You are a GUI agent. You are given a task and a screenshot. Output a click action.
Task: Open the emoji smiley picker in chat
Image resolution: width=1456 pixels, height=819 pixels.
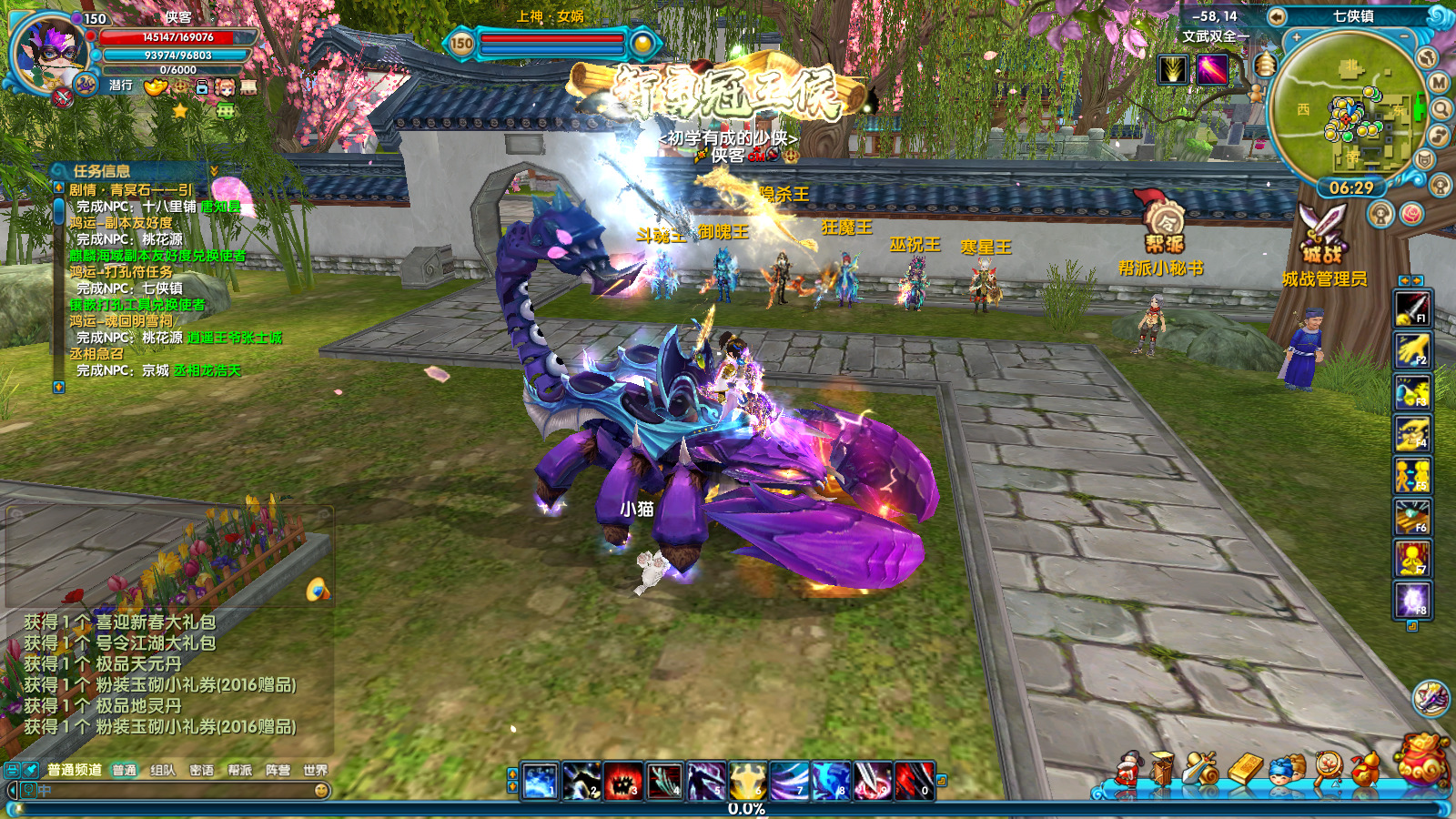321,791
